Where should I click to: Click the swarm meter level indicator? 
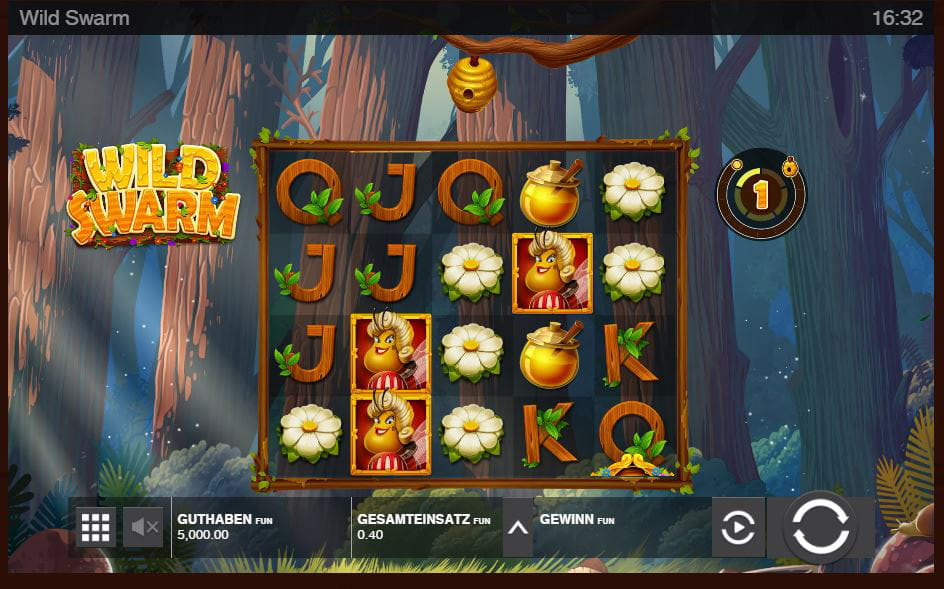pos(761,194)
